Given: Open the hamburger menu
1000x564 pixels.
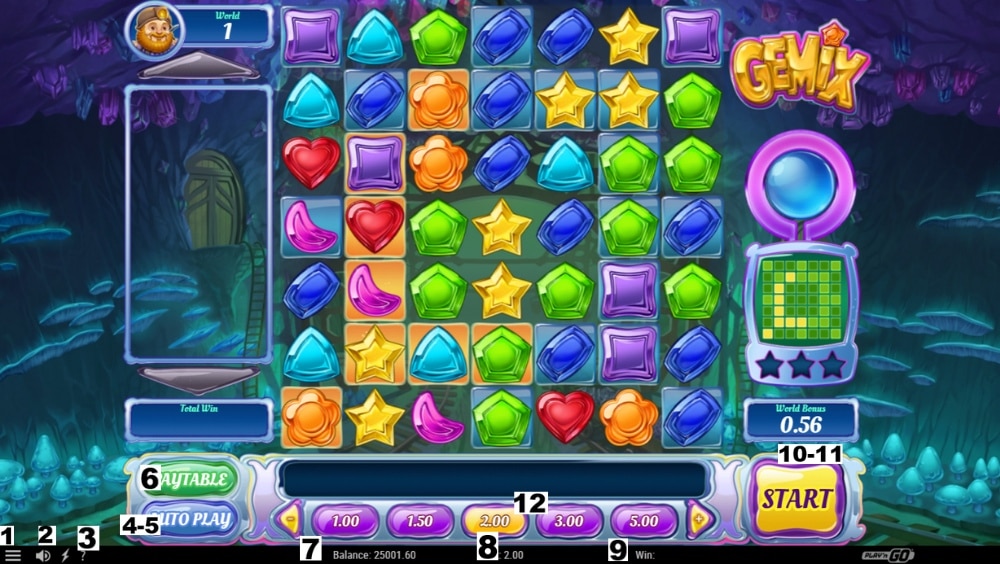Looking at the screenshot, I should [x=13, y=555].
